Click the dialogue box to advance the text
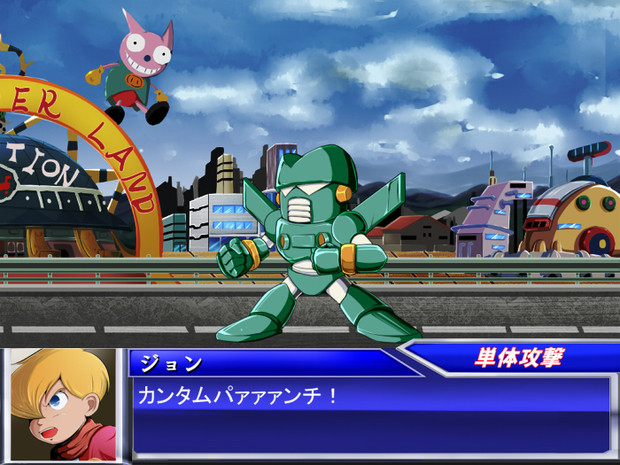 click(370, 414)
